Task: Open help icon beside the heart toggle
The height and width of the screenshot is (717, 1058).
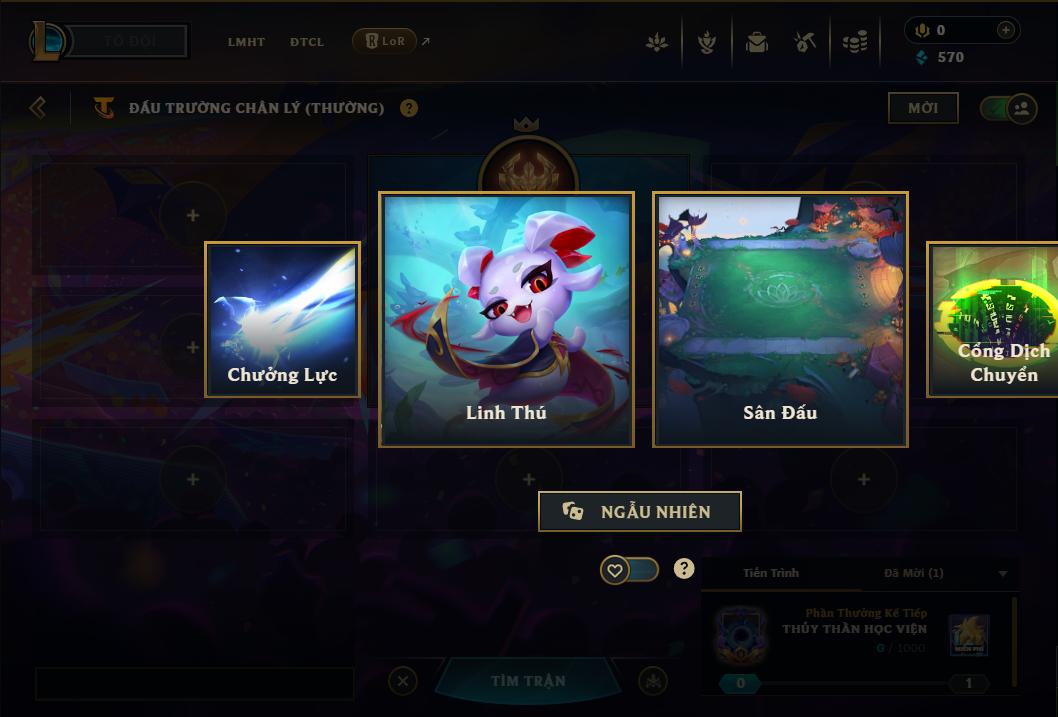Action: point(684,569)
